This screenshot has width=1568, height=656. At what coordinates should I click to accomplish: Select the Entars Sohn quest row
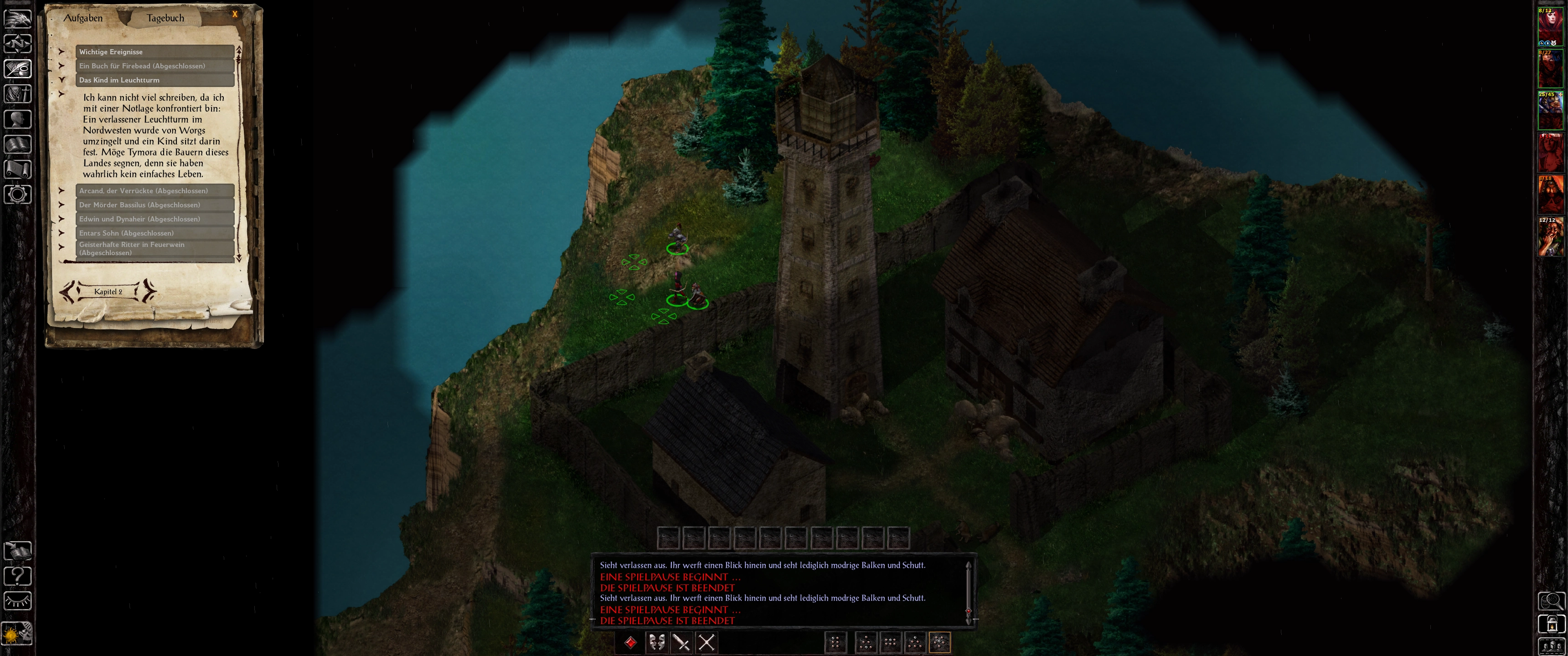pyautogui.click(x=155, y=232)
